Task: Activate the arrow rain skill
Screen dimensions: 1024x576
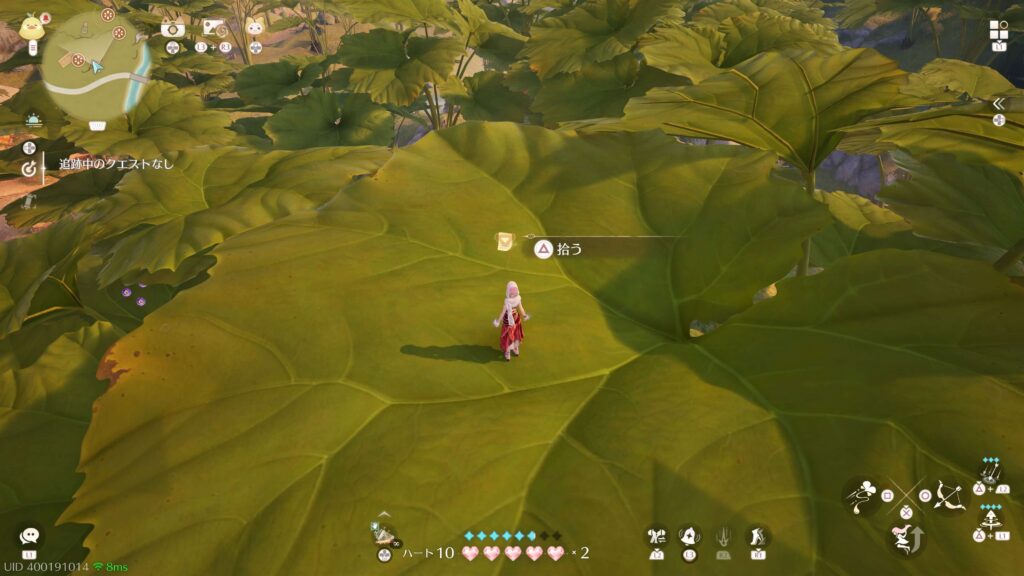Action: [990, 473]
